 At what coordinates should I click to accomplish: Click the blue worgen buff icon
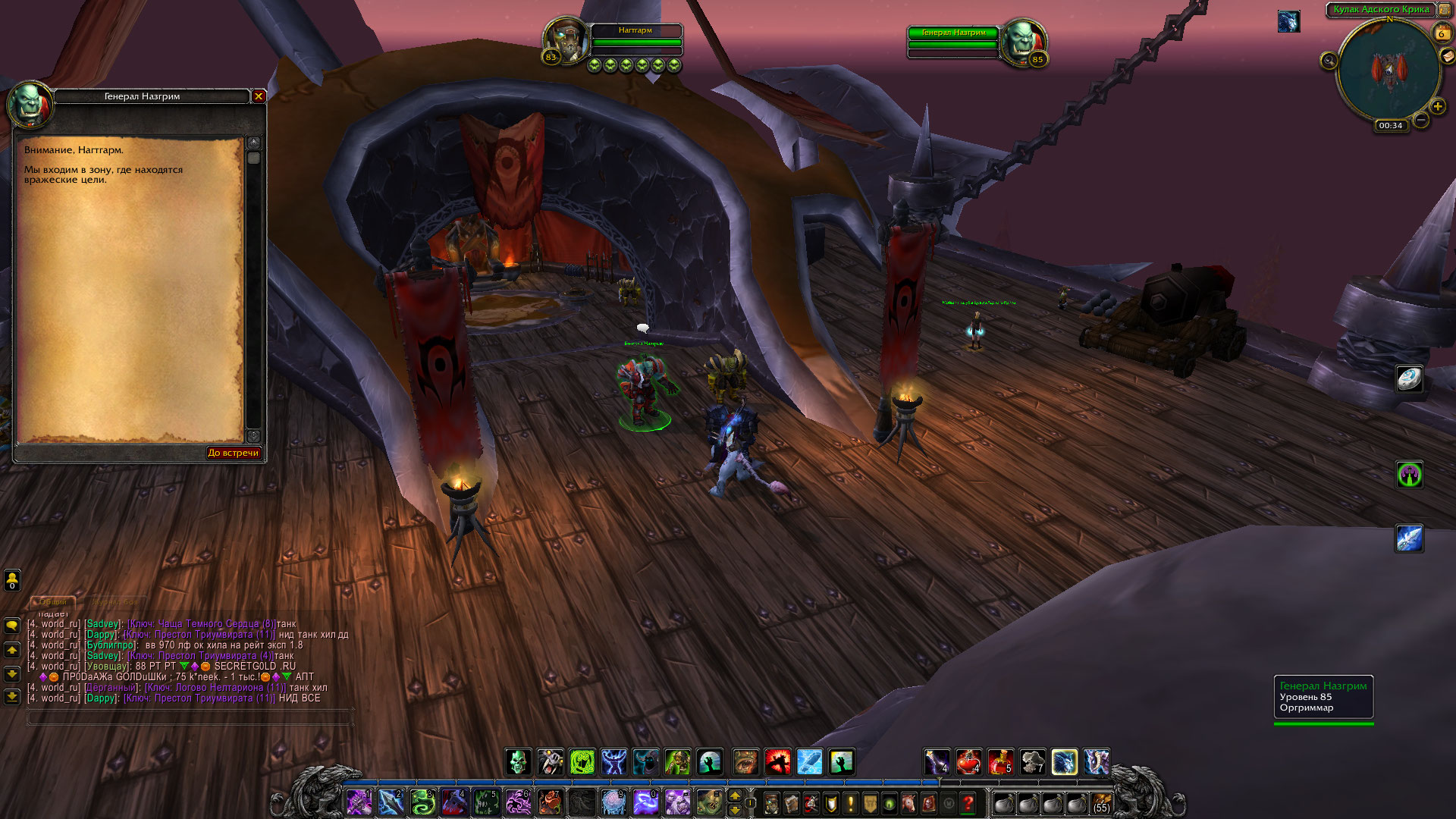click(x=1288, y=21)
